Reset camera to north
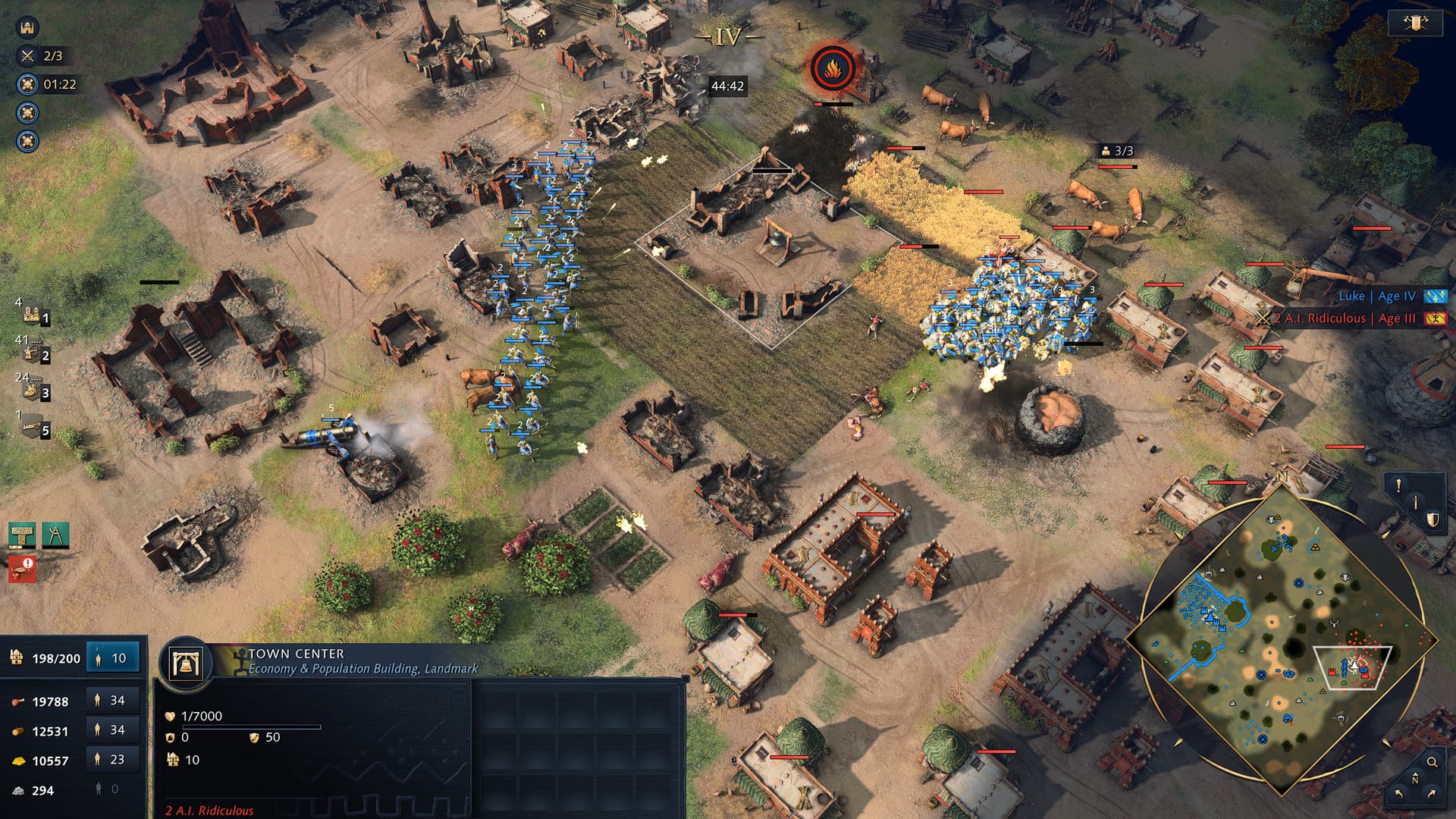The image size is (1456, 819). 1415,779
